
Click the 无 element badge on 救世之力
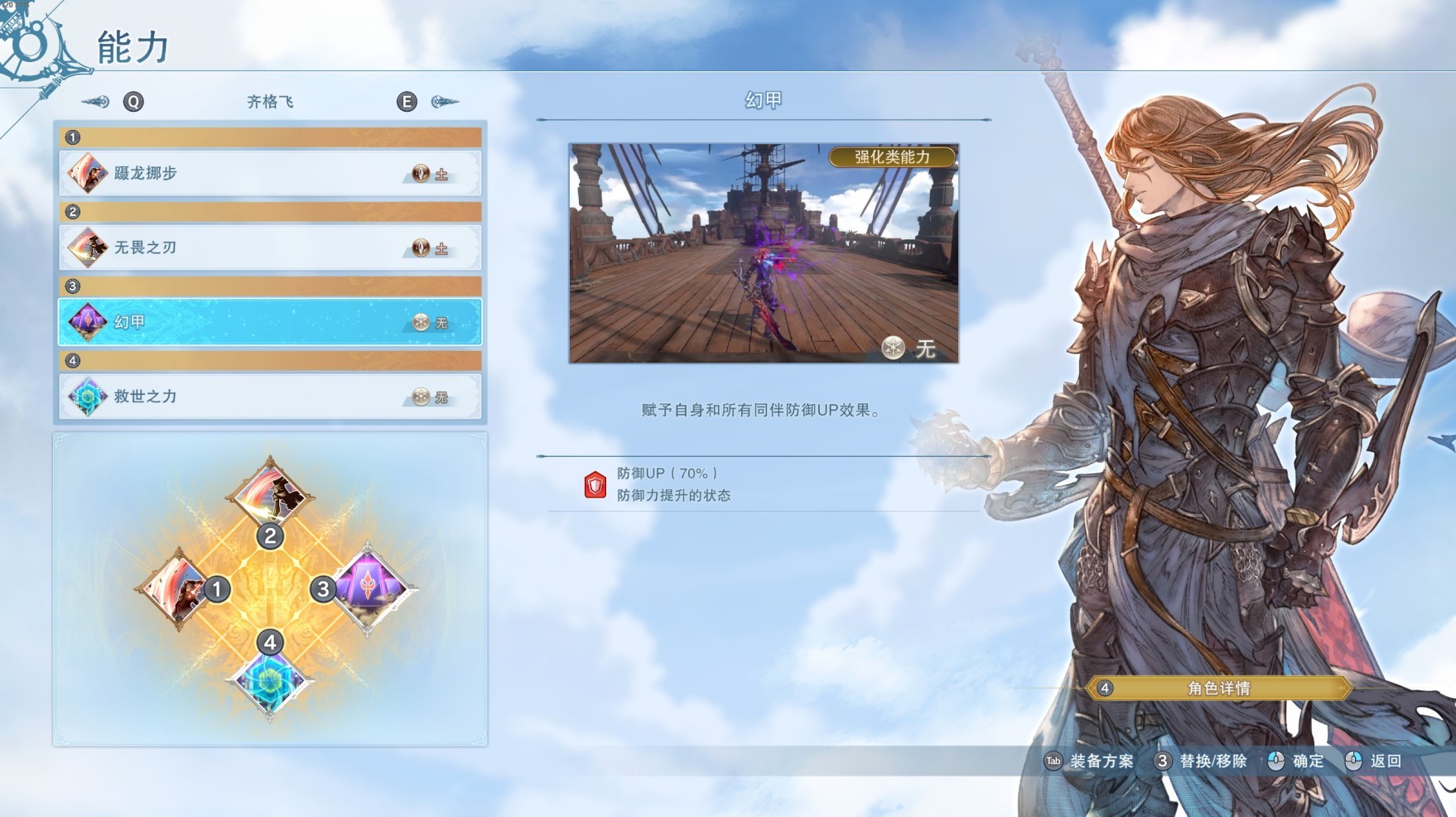click(422, 396)
